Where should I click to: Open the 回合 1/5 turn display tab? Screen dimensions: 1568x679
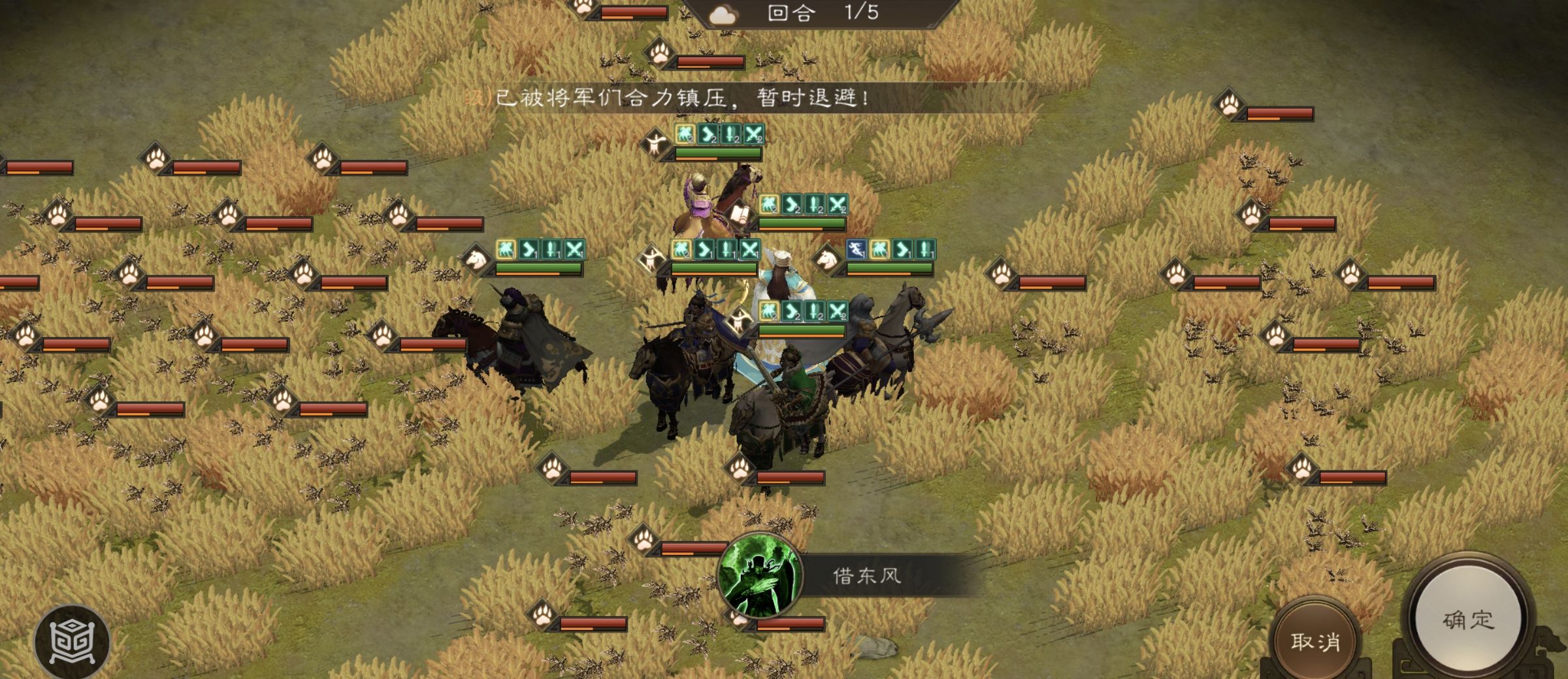tap(810, 14)
